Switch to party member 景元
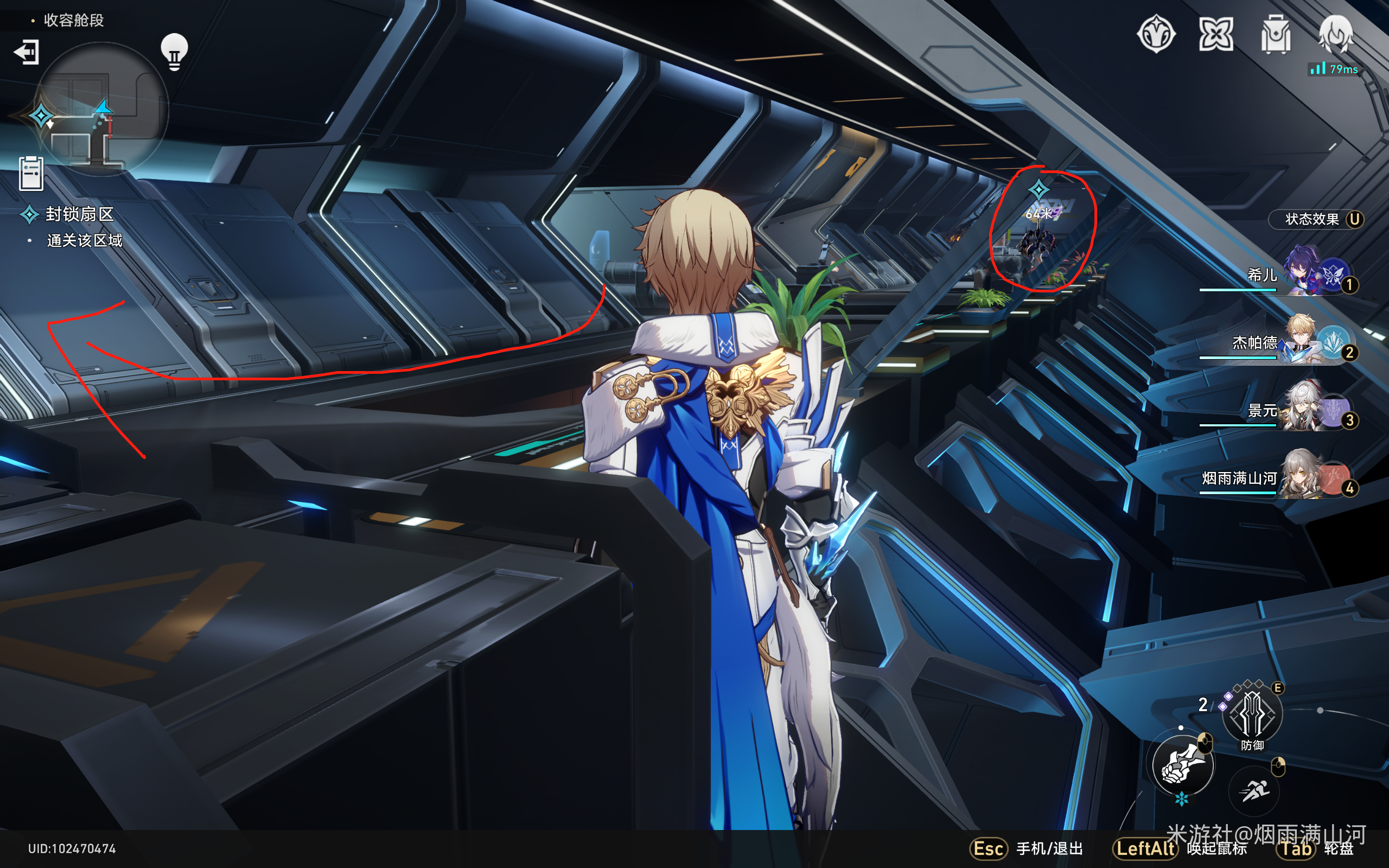 point(1303,408)
